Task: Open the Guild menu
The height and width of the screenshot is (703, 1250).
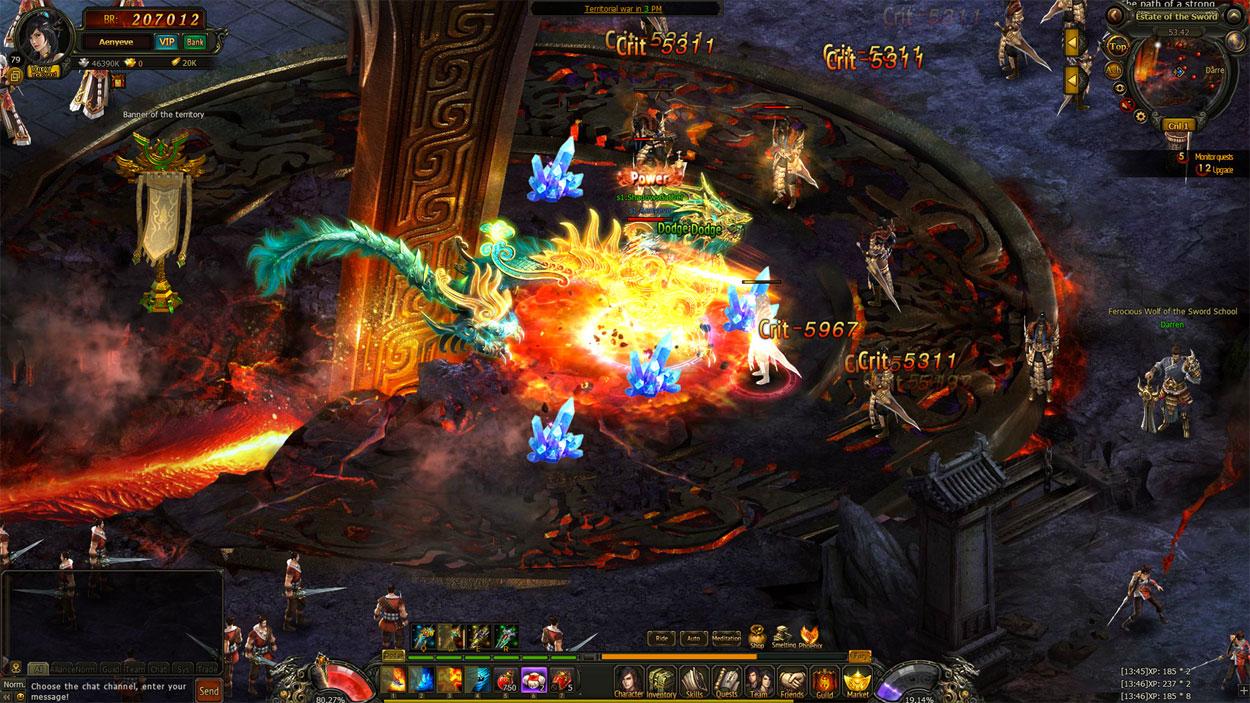Action: coord(824,680)
